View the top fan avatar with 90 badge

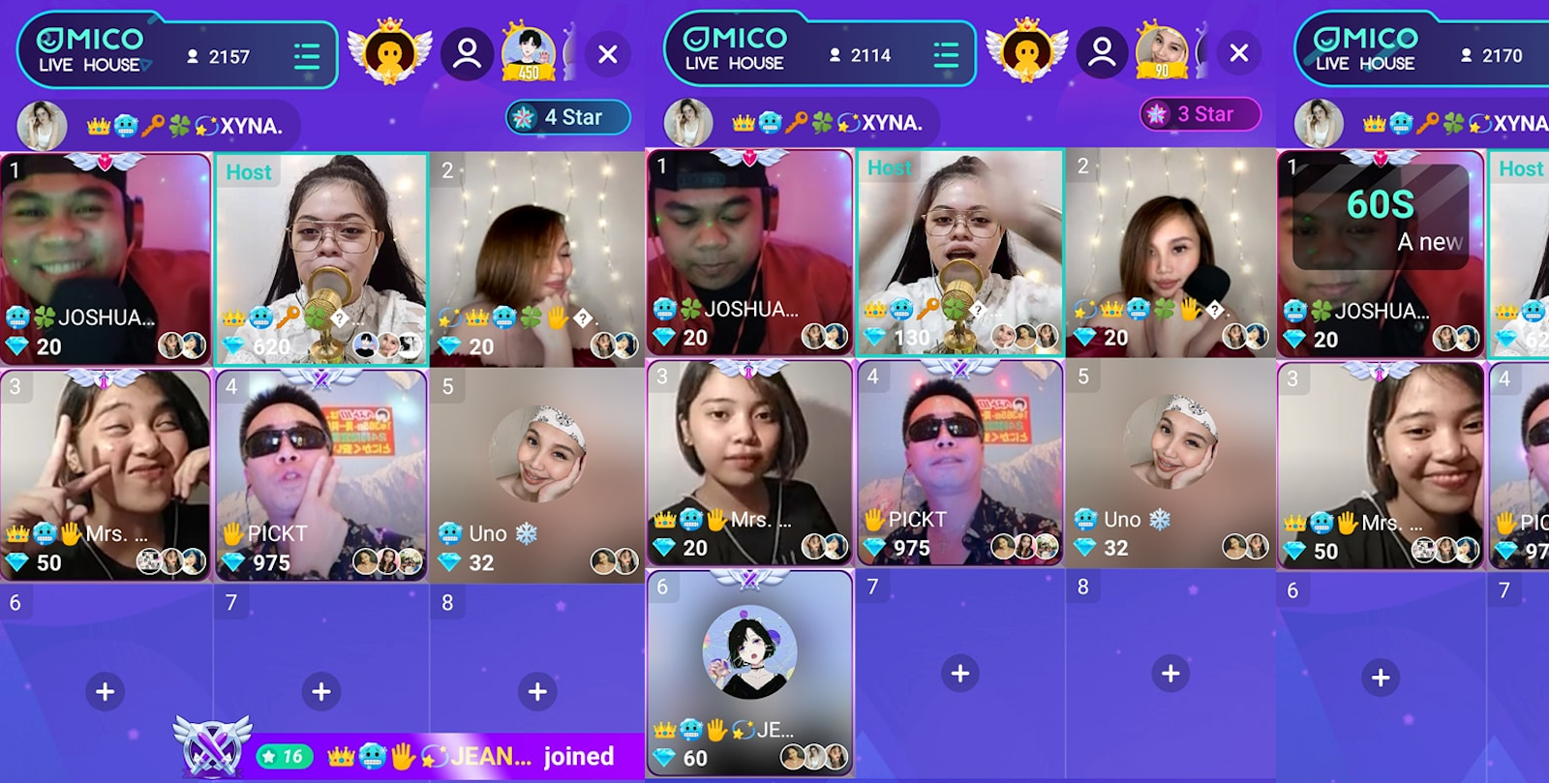(1162, 52)
